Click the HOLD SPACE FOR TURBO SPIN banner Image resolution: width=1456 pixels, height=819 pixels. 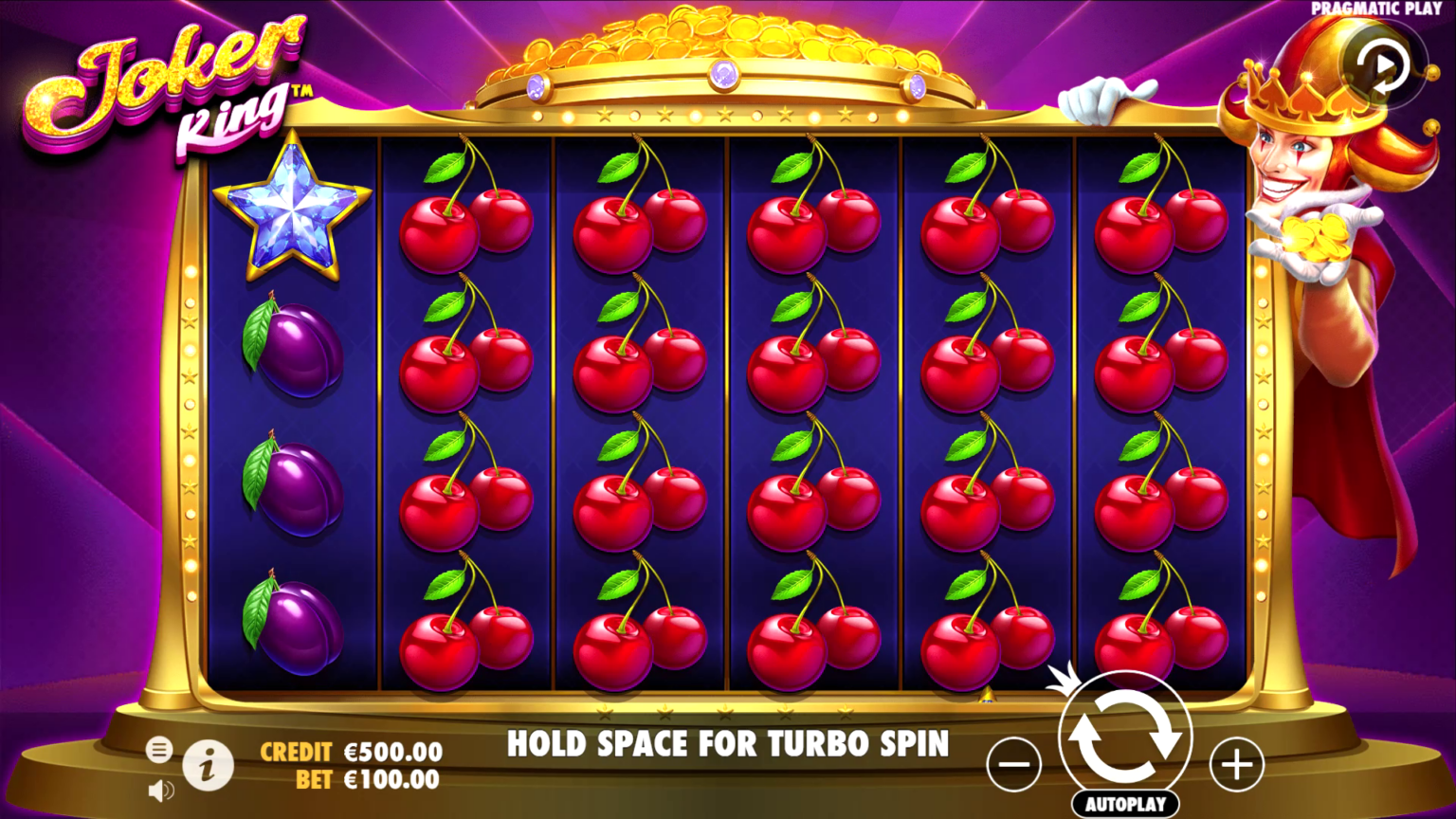point(728,744)
